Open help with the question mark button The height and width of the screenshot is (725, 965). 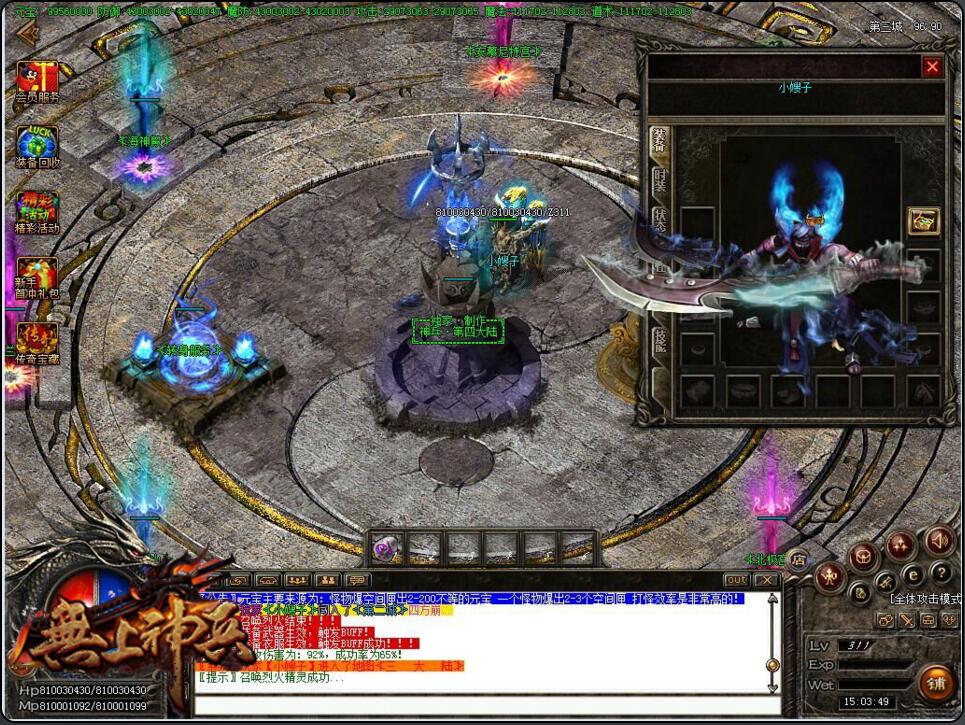point(941,573)
